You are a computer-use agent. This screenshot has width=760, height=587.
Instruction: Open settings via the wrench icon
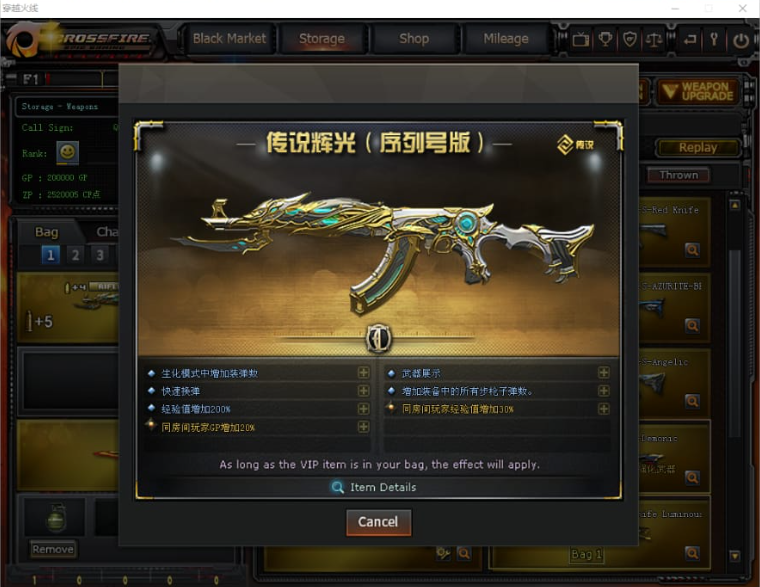click(714, 40)
